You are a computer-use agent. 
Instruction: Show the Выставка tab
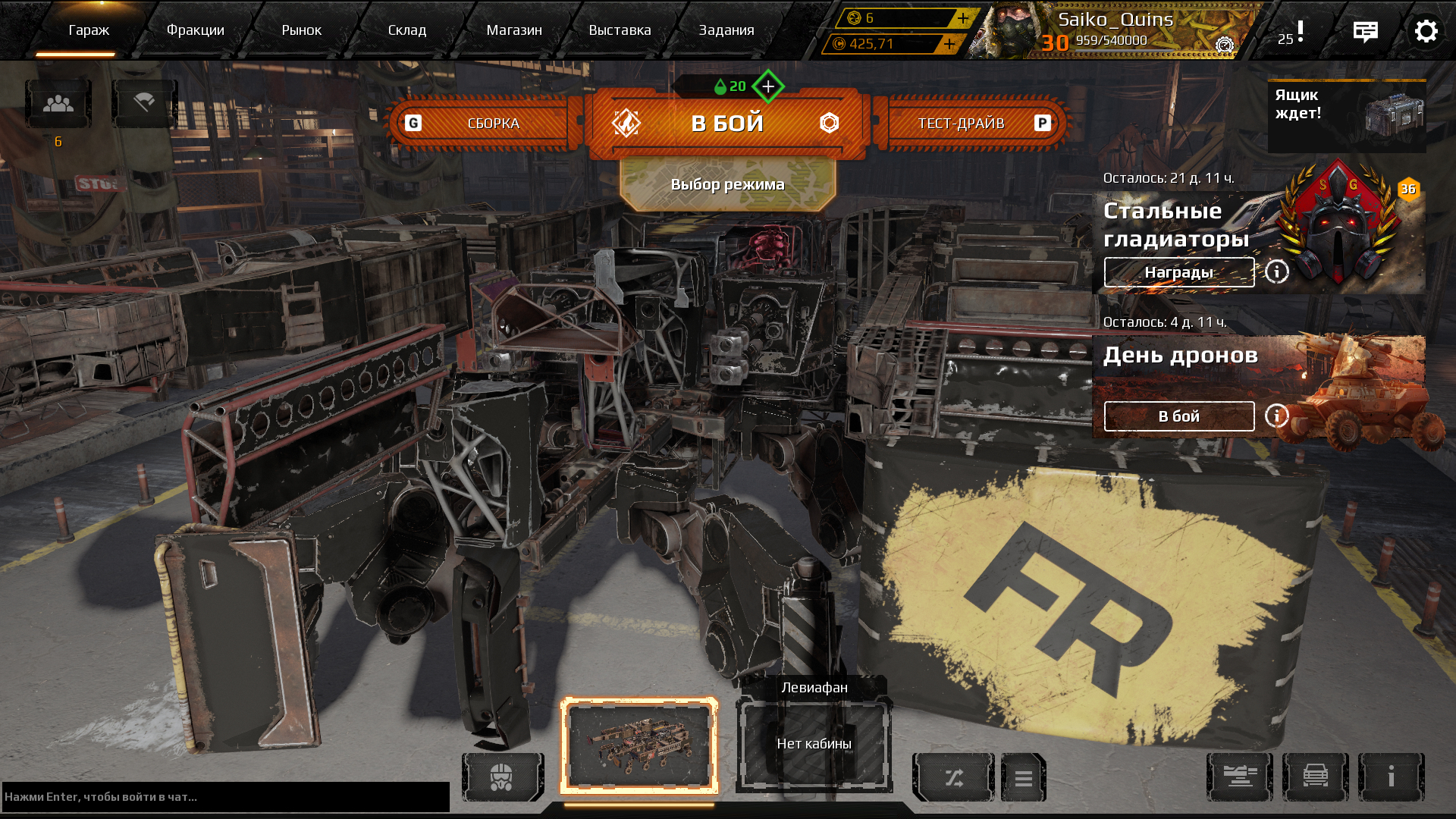620,30
